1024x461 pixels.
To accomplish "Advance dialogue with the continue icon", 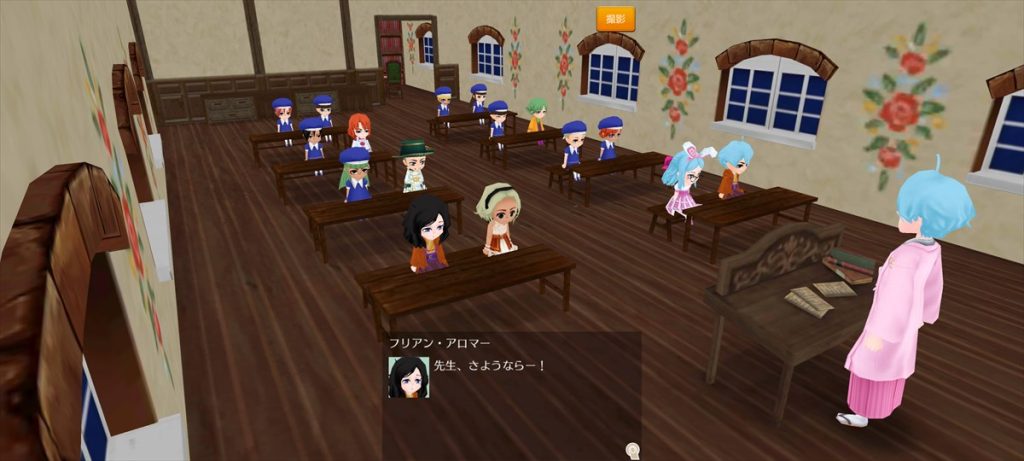I will pyautogui.click(x=631, y=450).
